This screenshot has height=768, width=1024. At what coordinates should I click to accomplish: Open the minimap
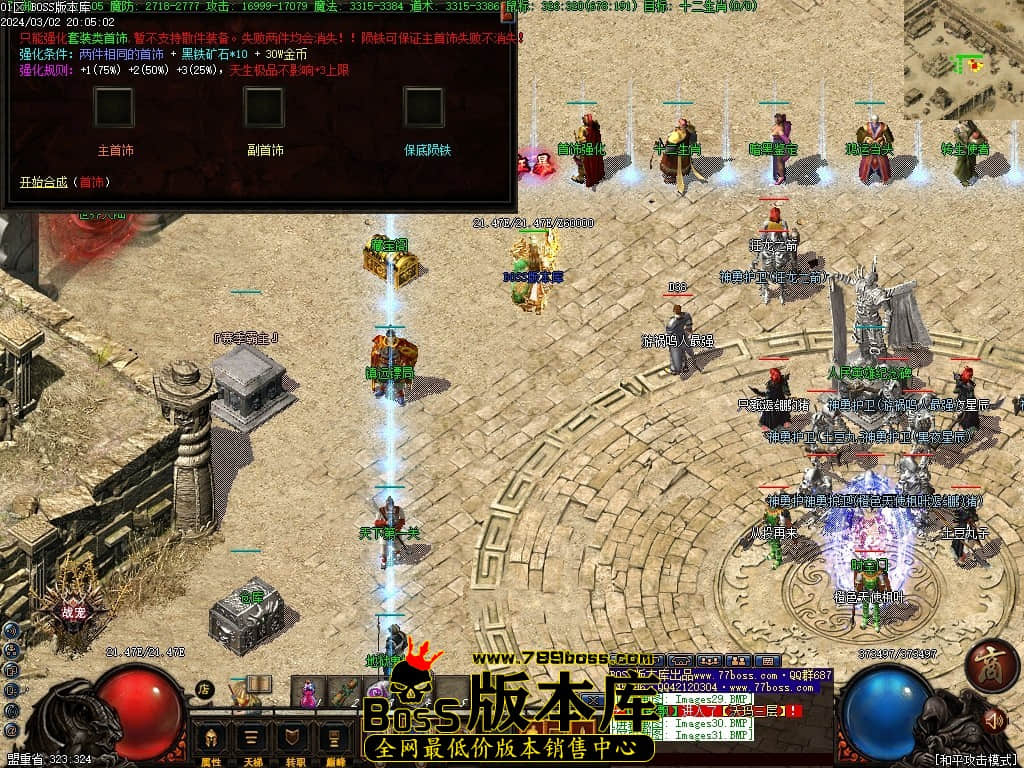tap(964, 59)
